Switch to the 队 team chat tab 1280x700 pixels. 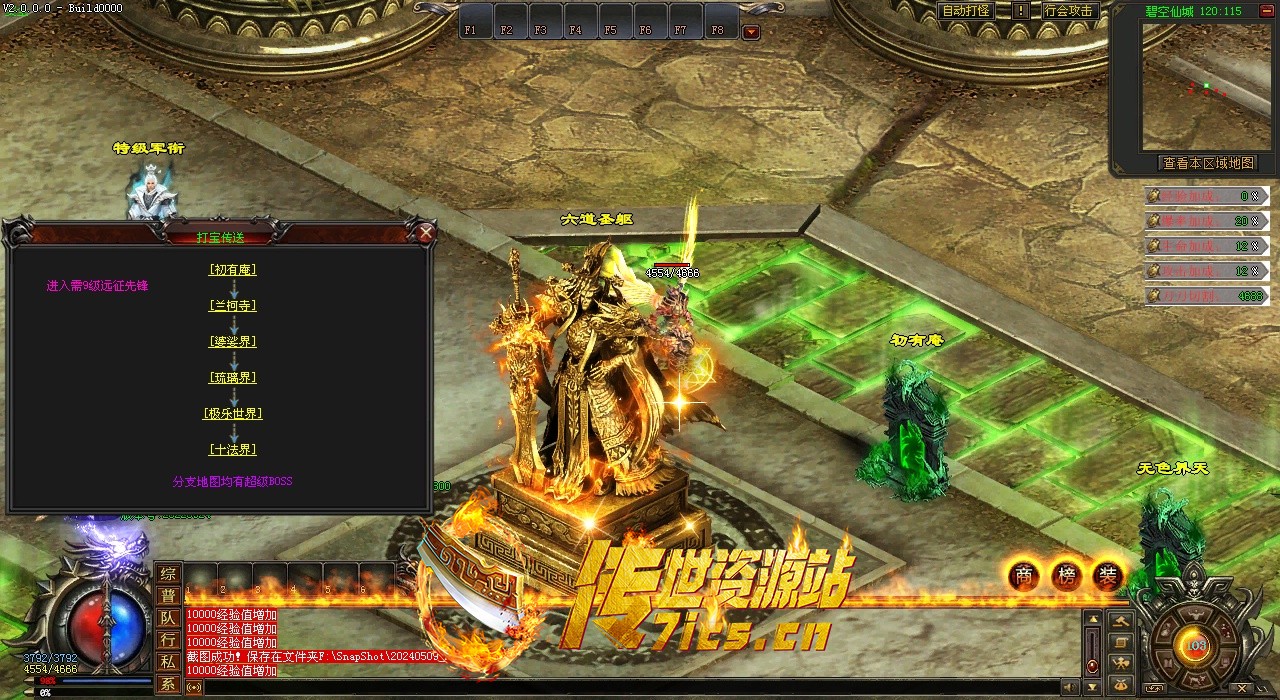(168, 618)
